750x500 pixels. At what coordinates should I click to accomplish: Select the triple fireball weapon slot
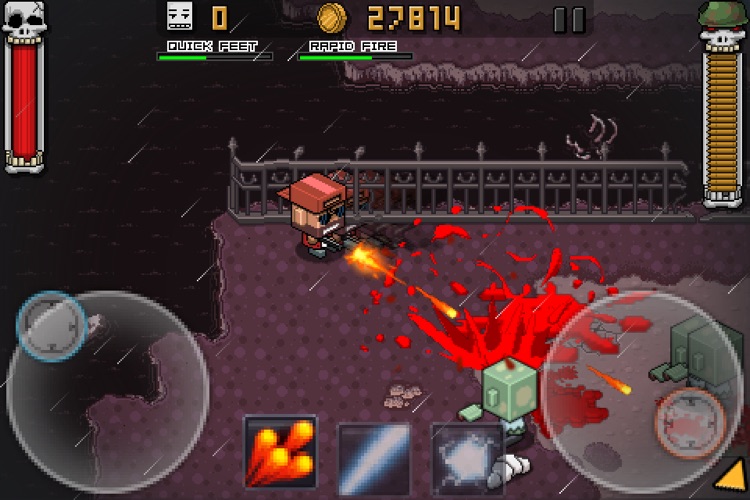point(280,451)
